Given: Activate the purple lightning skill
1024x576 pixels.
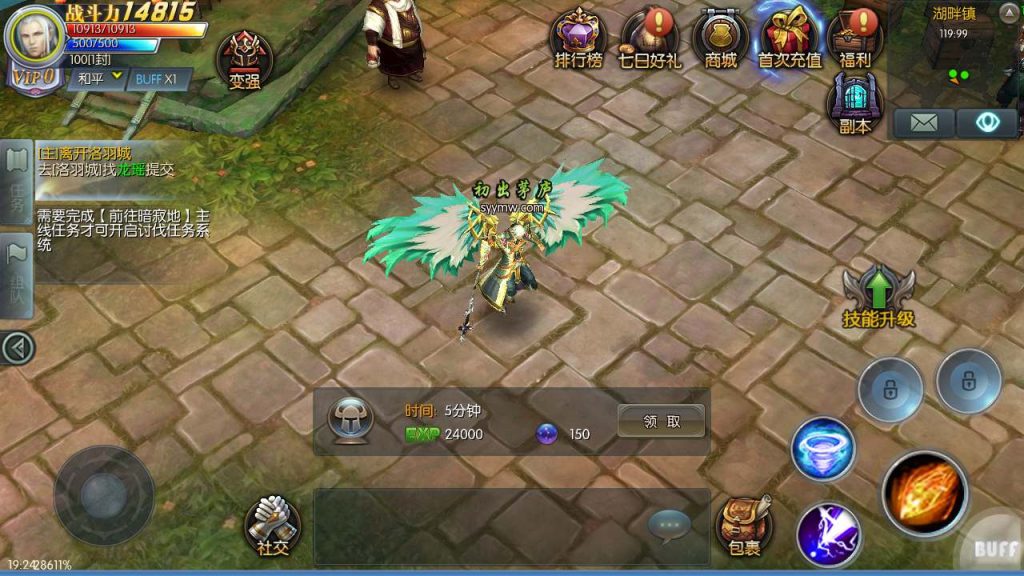Looking at the screenshot, I should coord(829,534).
